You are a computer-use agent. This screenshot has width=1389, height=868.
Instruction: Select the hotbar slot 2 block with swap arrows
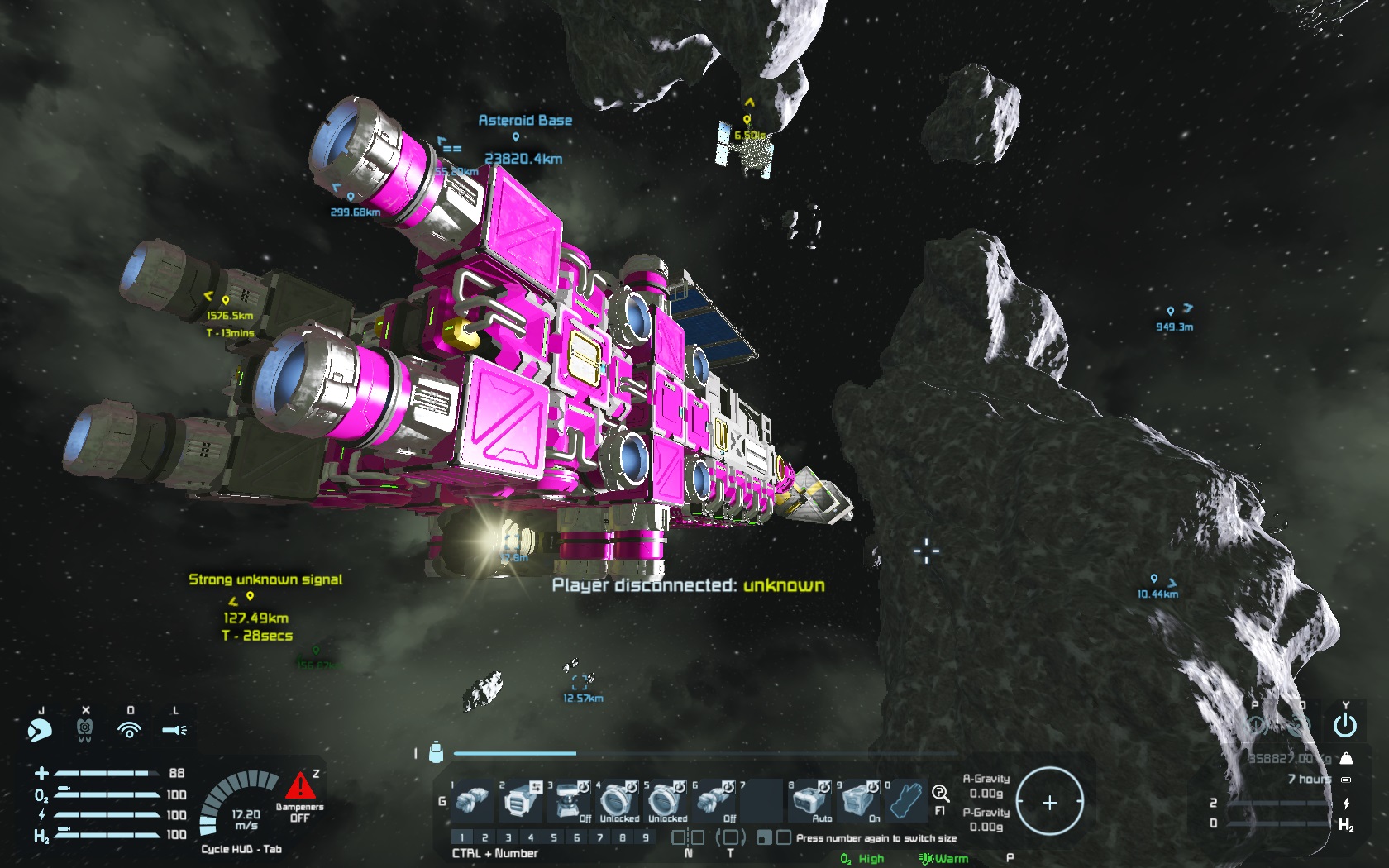click(519, 801)
